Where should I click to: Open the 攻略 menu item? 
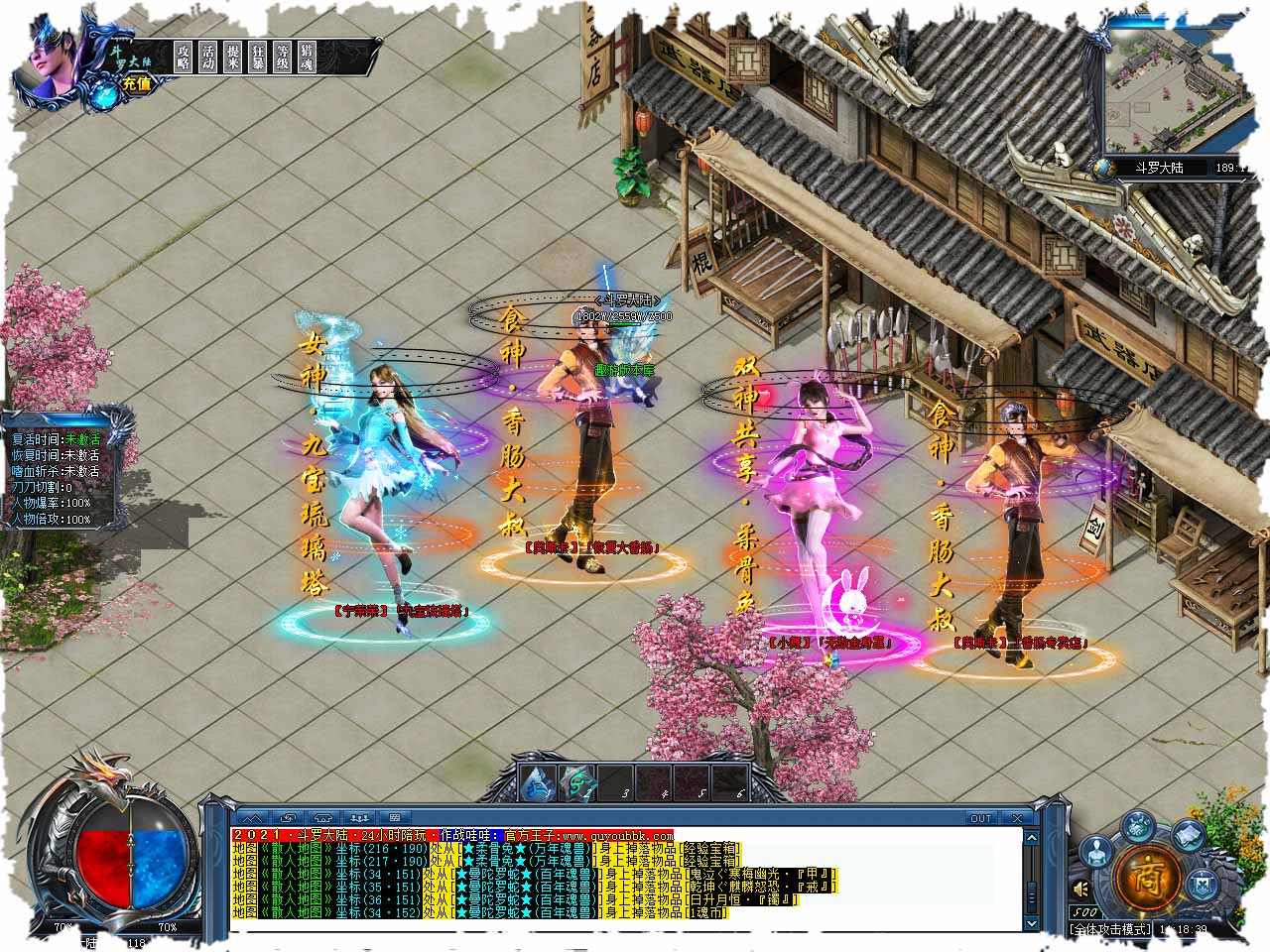(184, 55)
